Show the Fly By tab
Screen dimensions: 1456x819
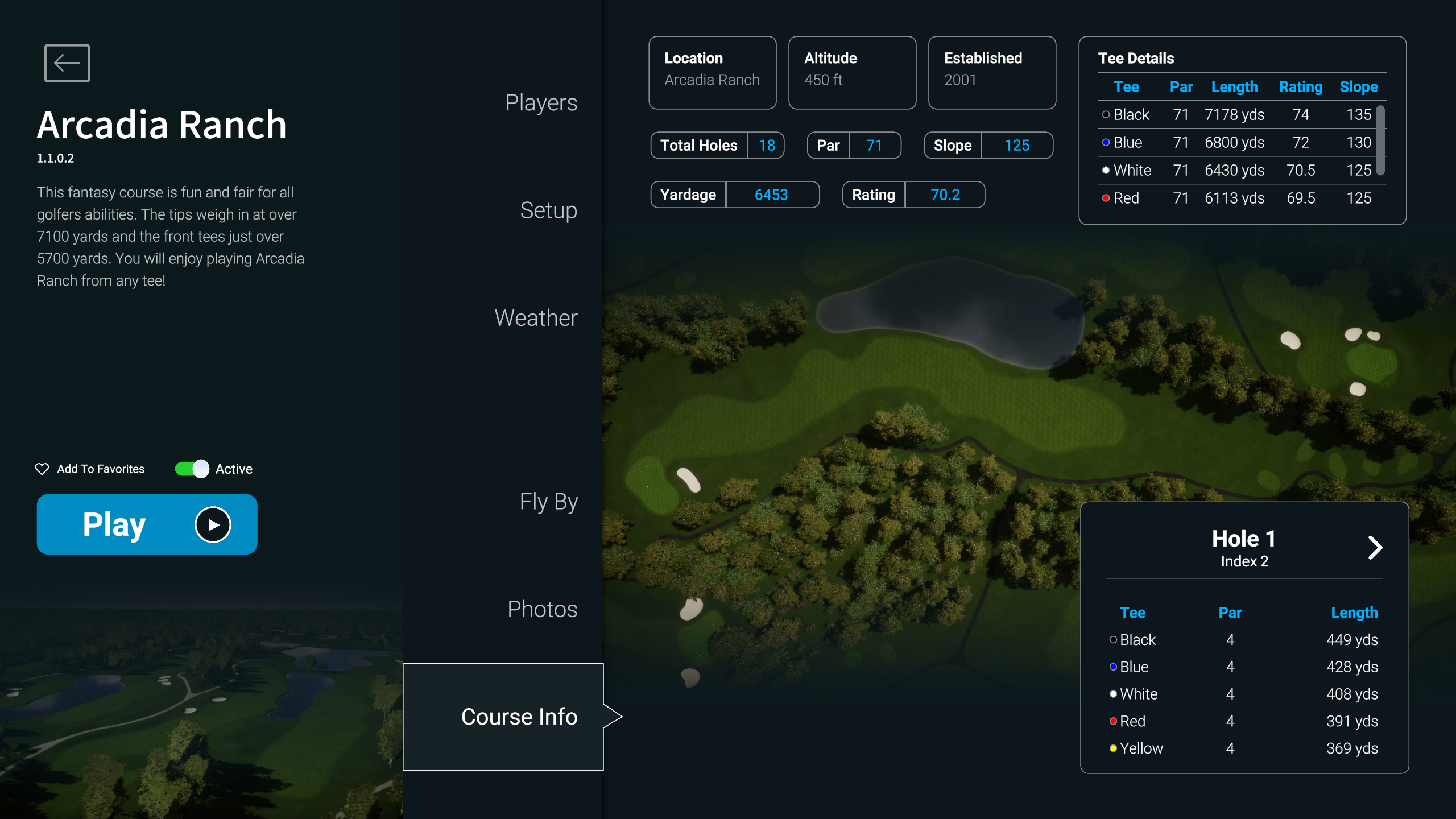pyautogui.click(x=548, y=502)
